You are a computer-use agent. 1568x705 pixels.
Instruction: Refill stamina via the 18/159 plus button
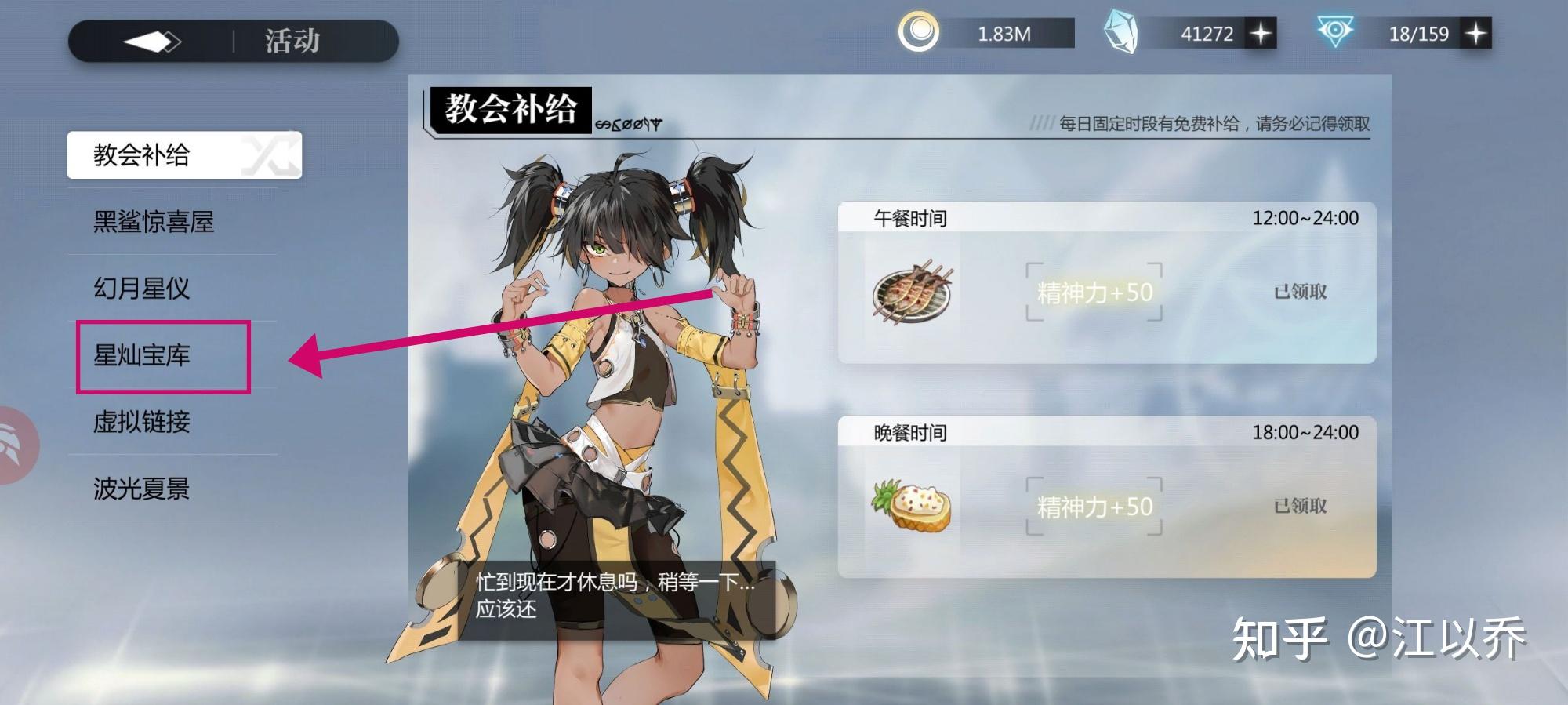click(1475, 34)
